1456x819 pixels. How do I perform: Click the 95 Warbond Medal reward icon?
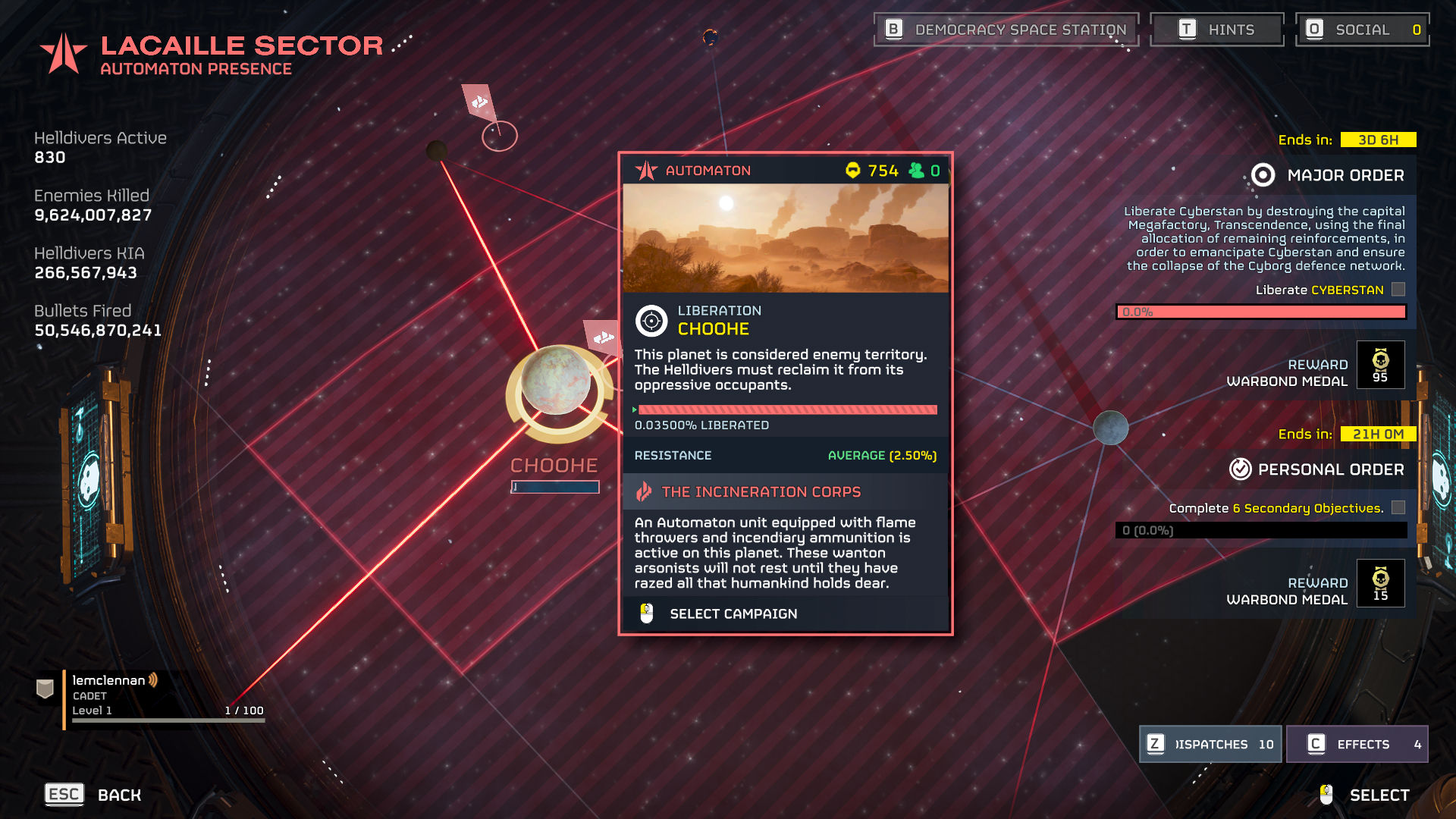1380,365
